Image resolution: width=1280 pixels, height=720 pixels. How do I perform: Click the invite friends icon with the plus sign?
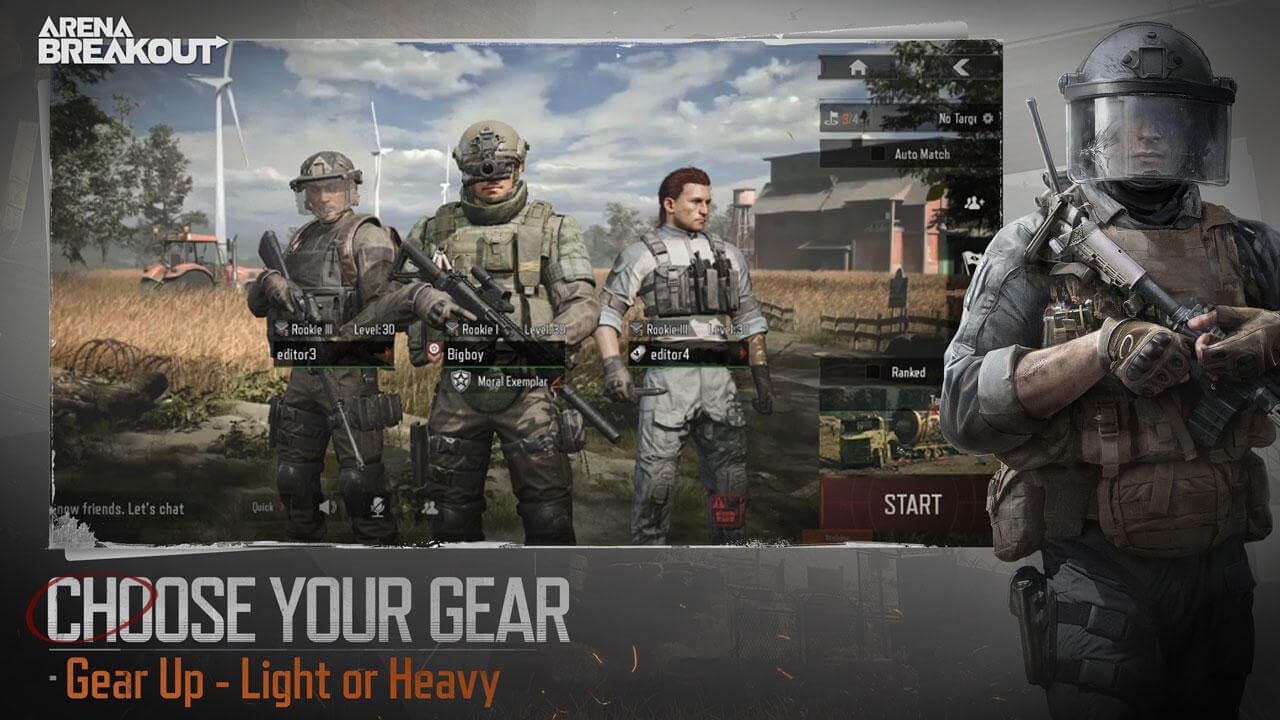coord(973,202)
